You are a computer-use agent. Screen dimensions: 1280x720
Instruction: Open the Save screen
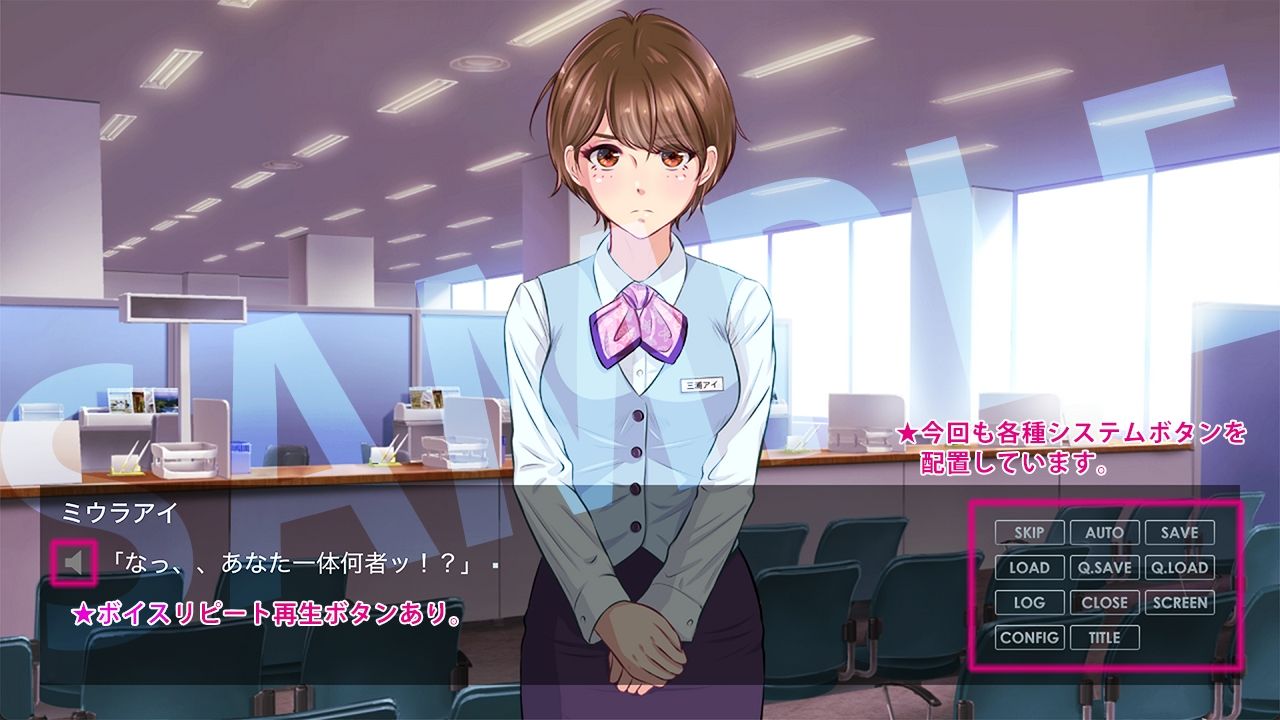(x=1180, y=533)
